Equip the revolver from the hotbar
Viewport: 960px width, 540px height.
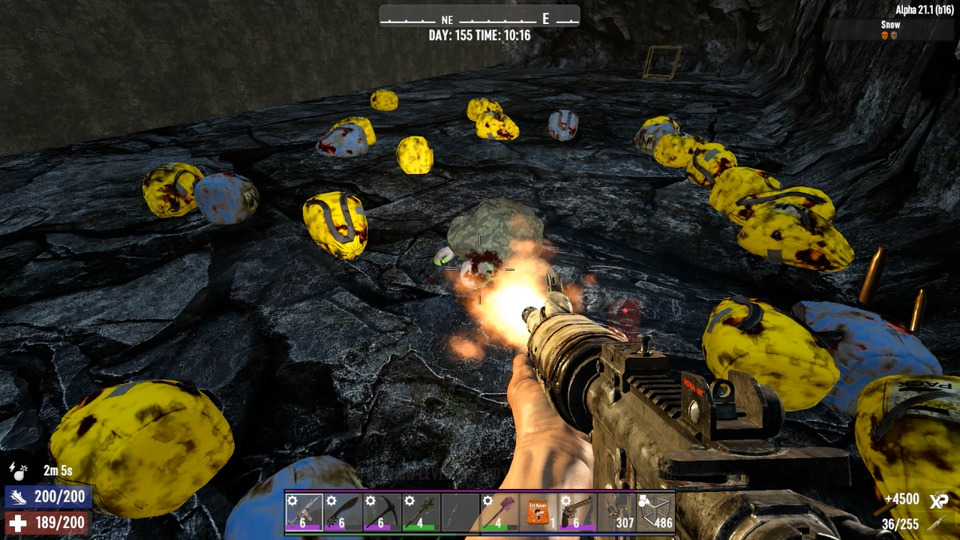coord(577,512)
